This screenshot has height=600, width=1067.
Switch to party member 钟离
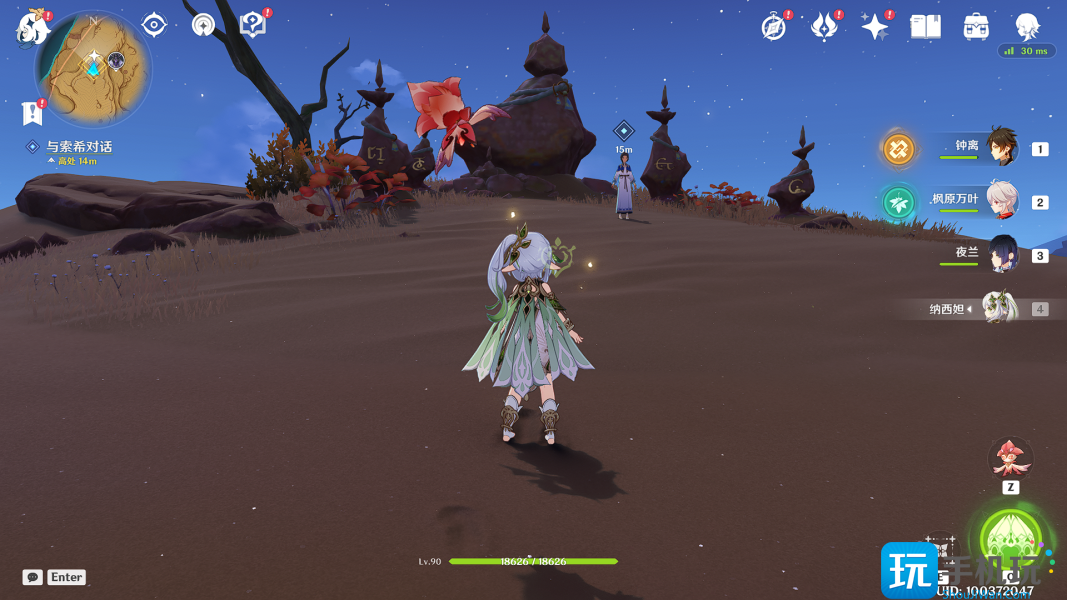(1001, 148)
